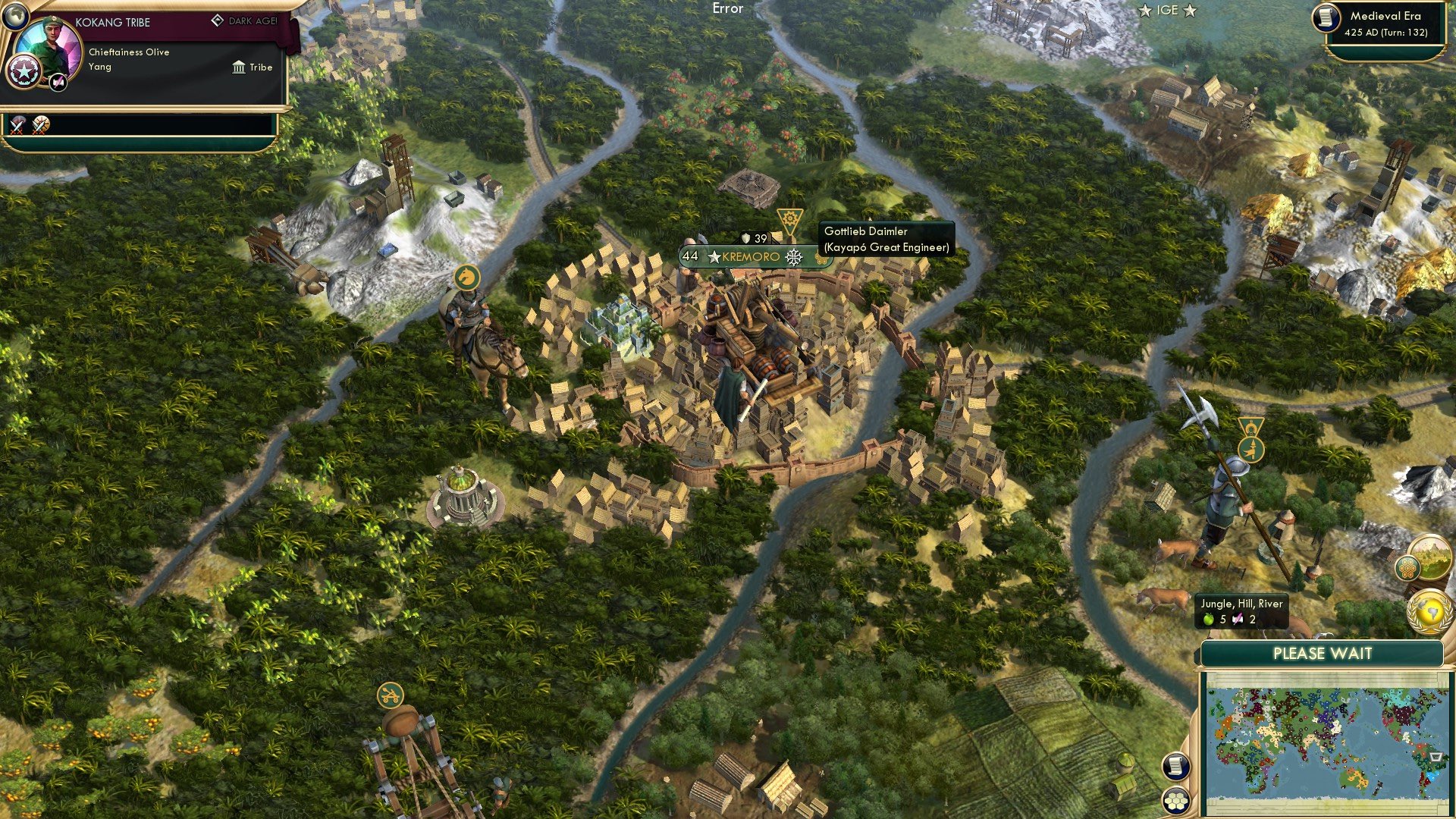Click the DARK AGE! indicator banner
Image resolution: width=1456 pixels, height=819 pixels.
(x=244, y=21)
